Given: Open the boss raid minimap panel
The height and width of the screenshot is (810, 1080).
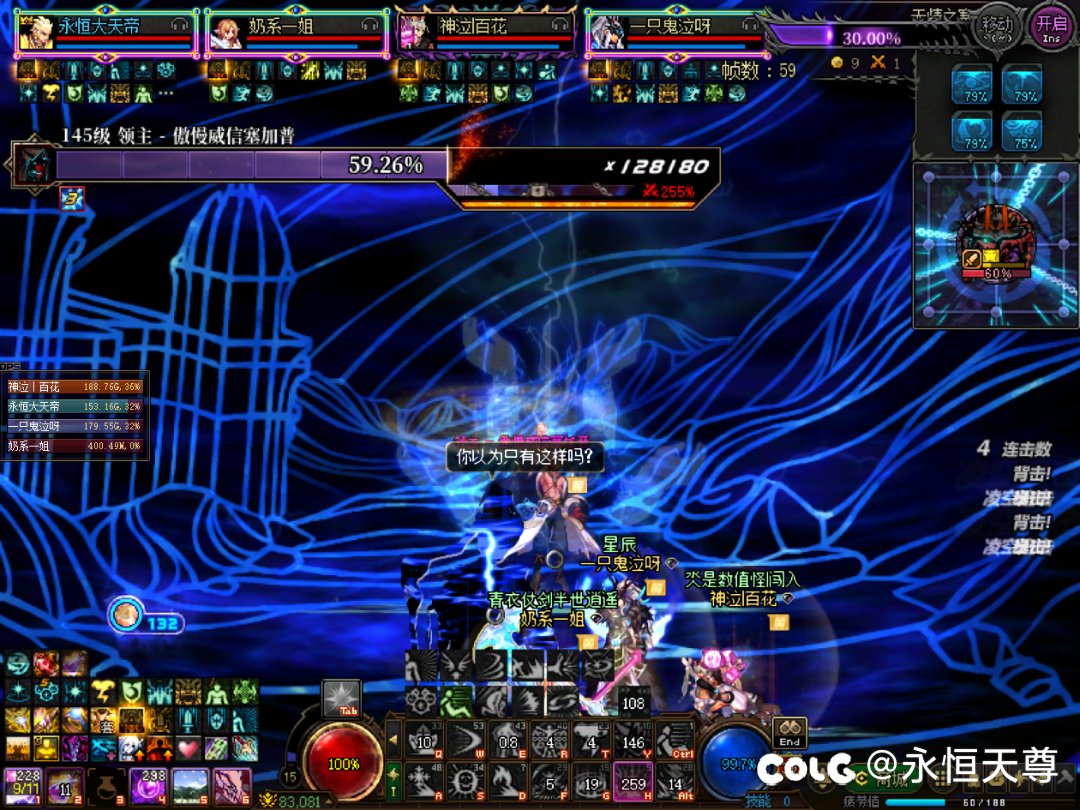Looking at the screenshot, I should (995, 245).
